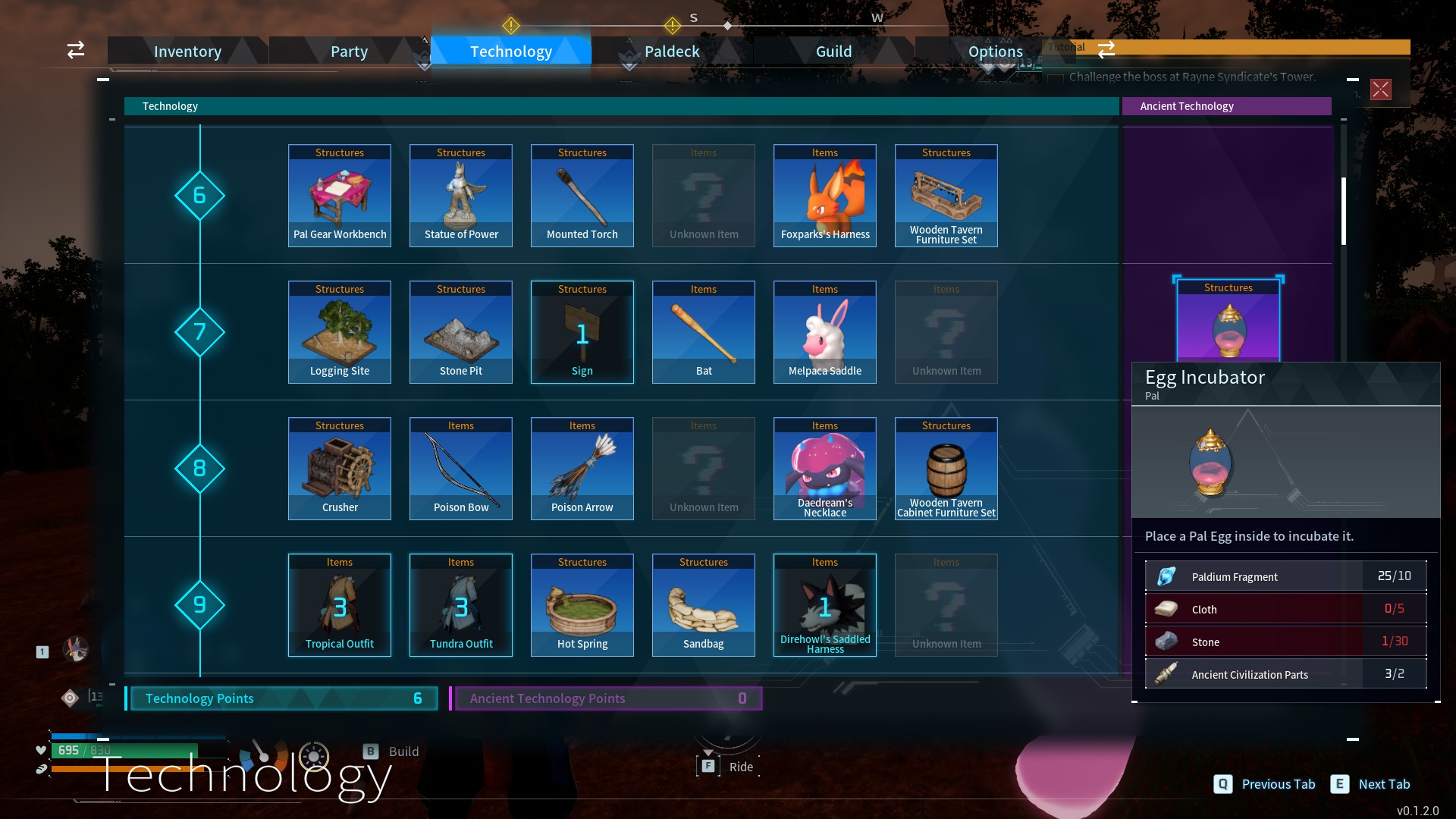Choose the Melpaca Saddle tile
Viewport: 1456px width, 819px height.
[x=825, y=332]
